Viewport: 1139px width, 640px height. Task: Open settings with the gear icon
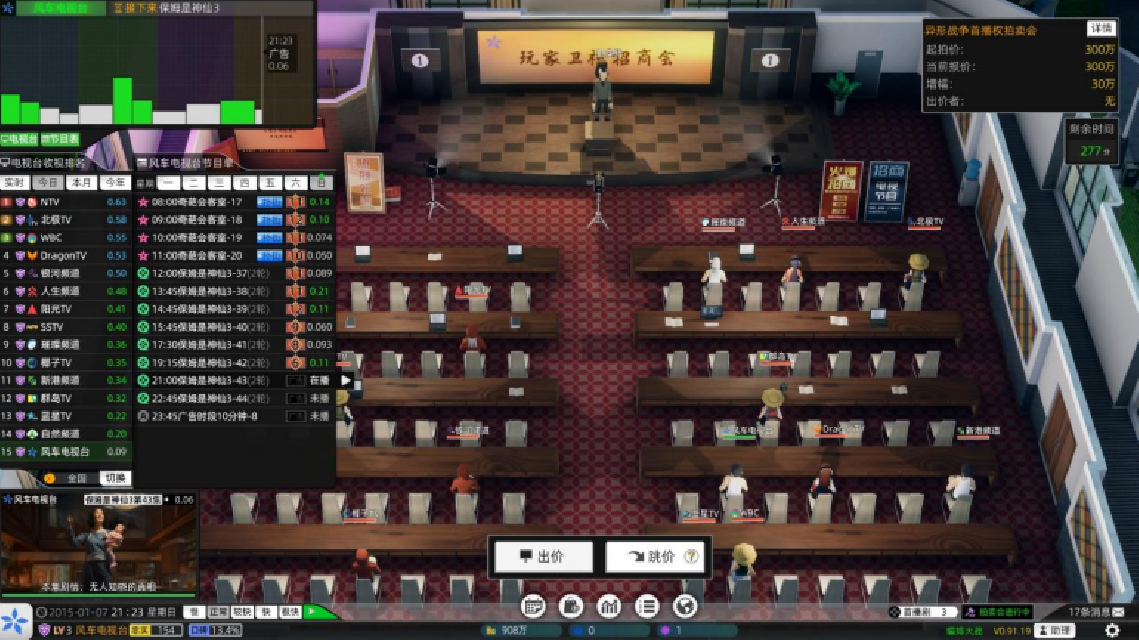point(1111,630)
